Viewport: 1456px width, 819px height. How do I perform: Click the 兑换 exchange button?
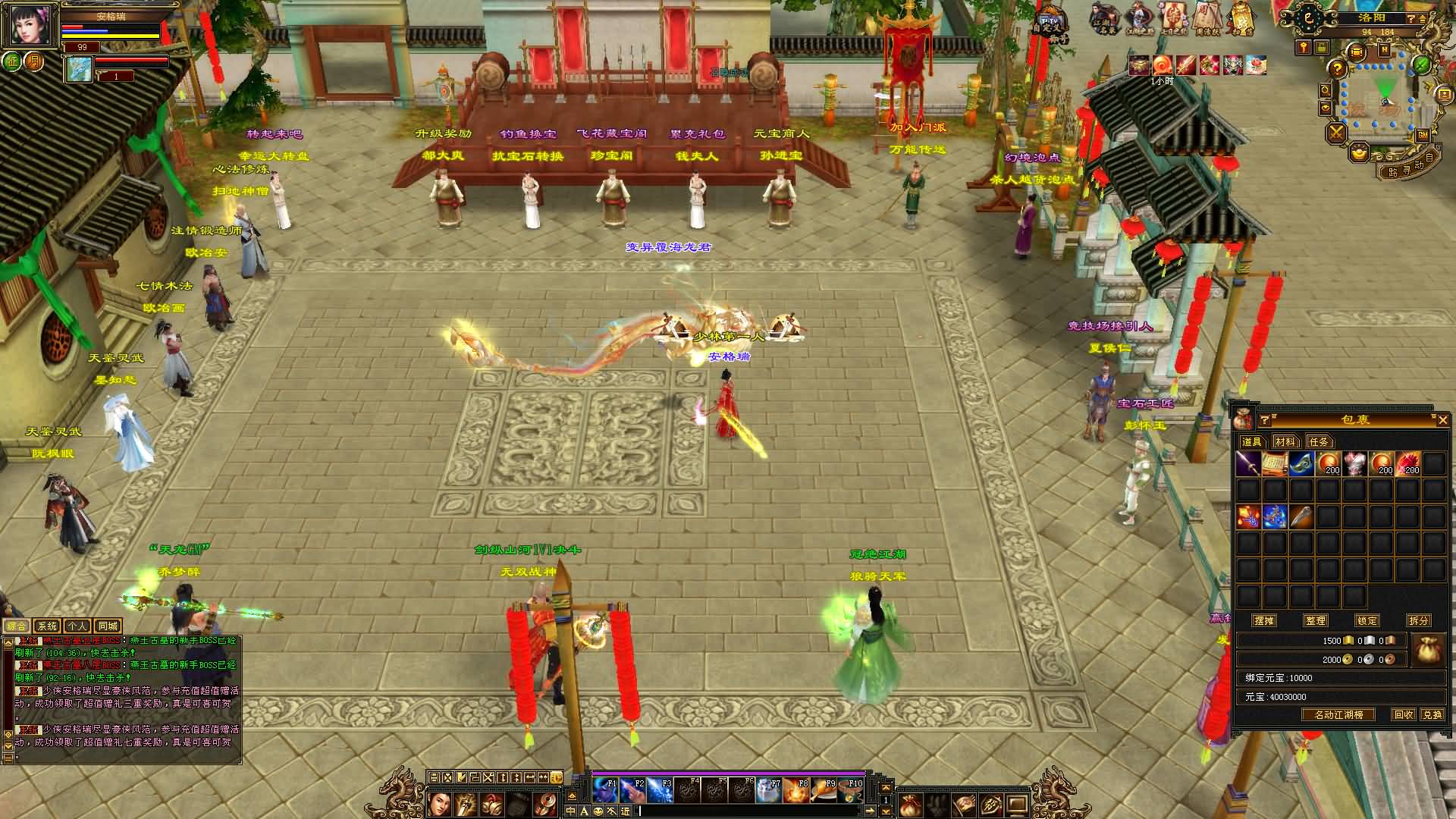coord(1432,714)
